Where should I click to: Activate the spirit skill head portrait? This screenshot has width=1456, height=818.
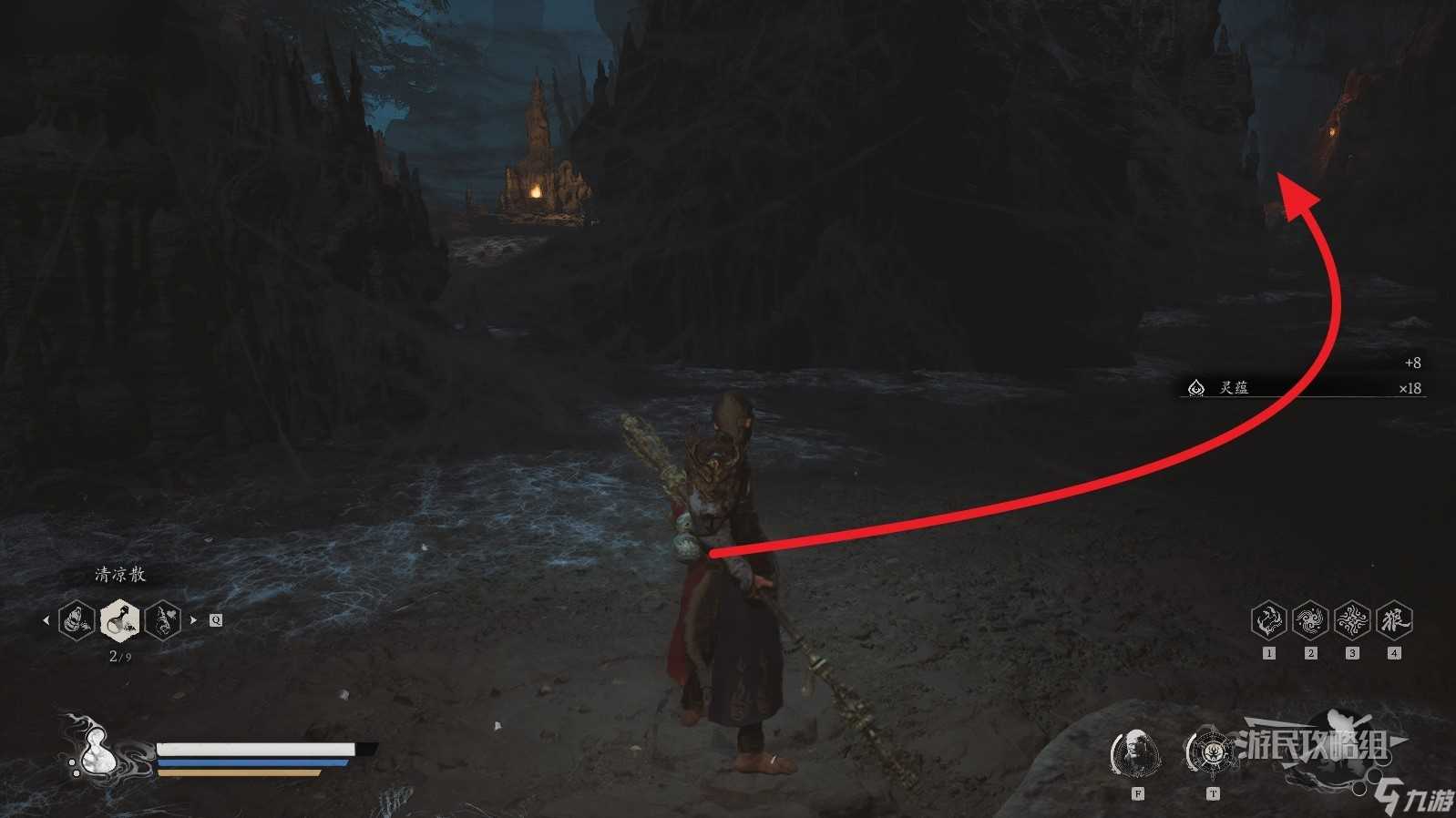tap(1135, 754)
